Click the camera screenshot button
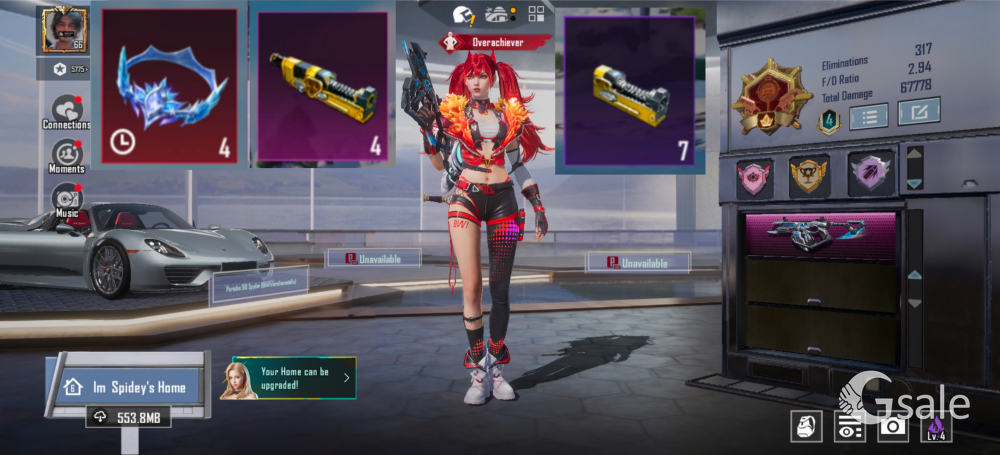 pyautogui.click(x=892, y=427)
